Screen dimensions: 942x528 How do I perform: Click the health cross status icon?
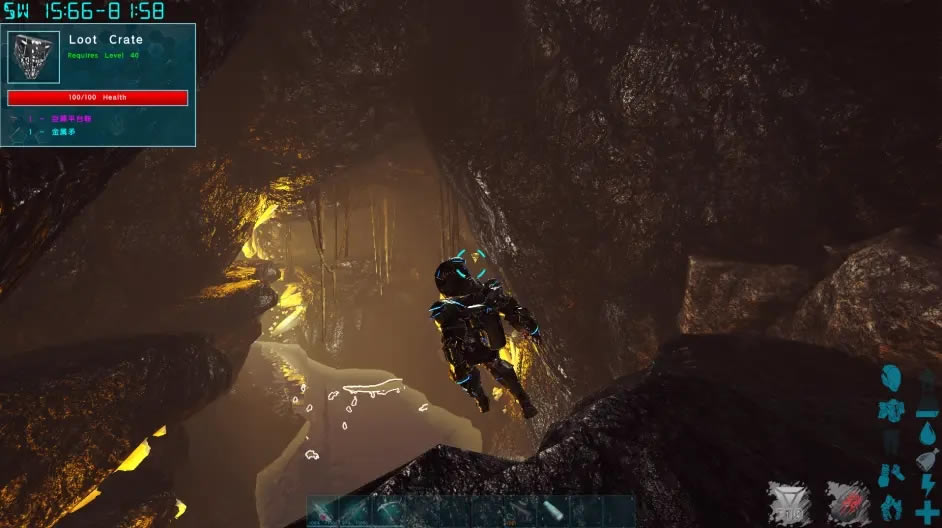pos(927,511)
